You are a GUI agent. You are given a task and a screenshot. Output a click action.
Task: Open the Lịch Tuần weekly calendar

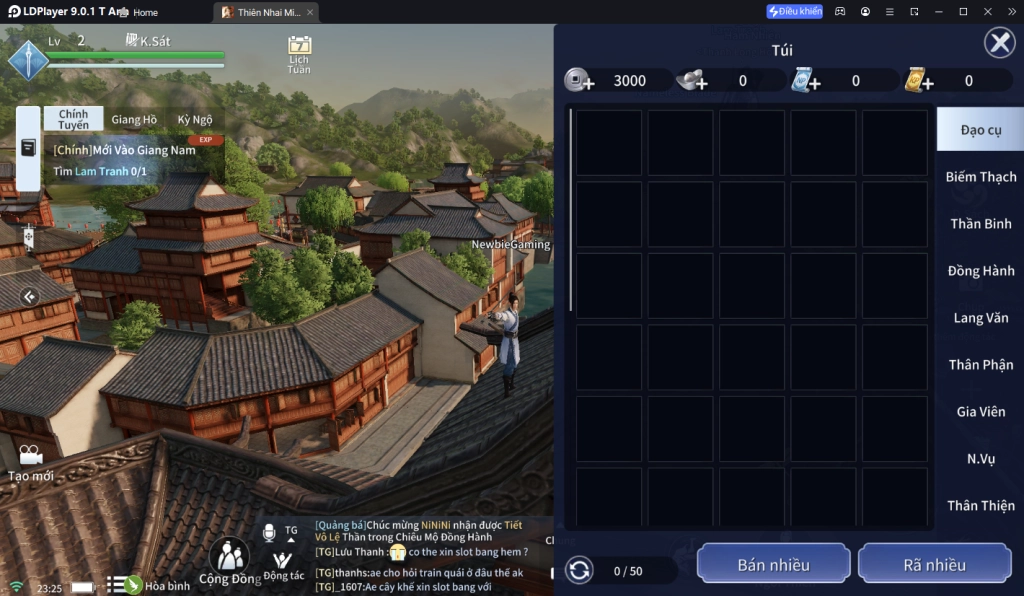pos(299,53)
